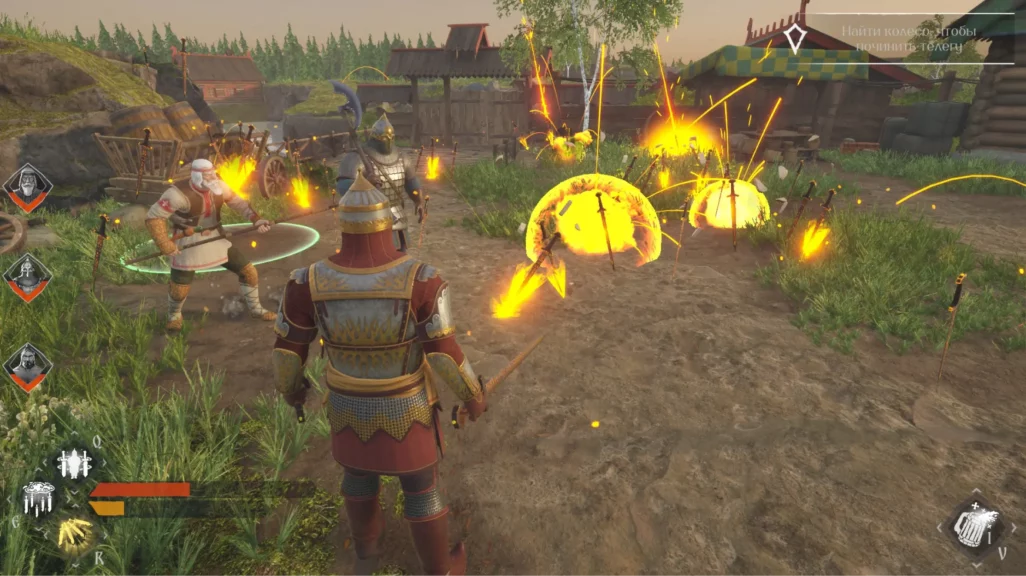Activate the glowing golden blades ability
1026x576 pixels.
coord(74,534)
